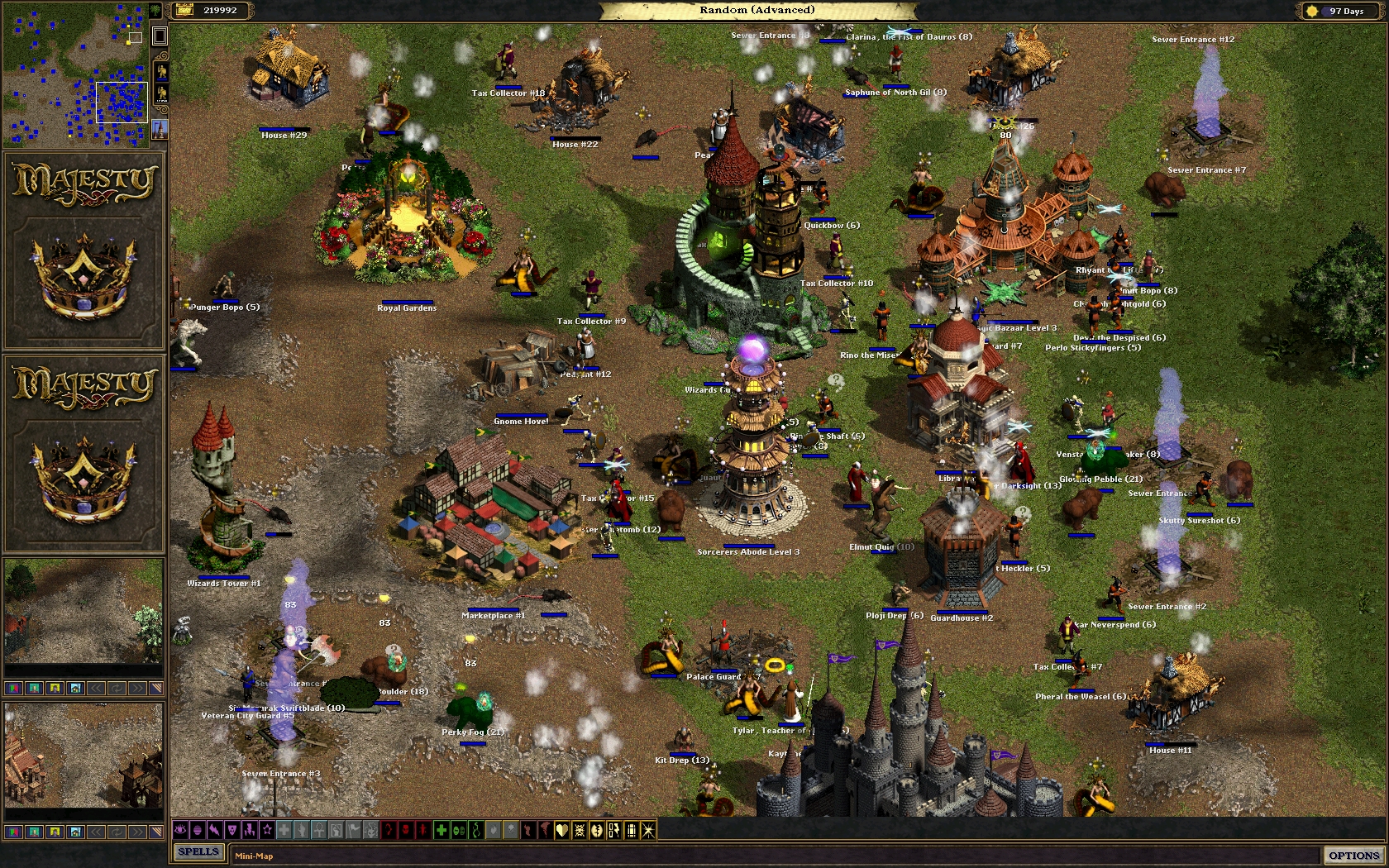Click the double right-arrow cycle button
Image resolution: width=1389 pixels, height=868 pixels.
coord(136,688)
